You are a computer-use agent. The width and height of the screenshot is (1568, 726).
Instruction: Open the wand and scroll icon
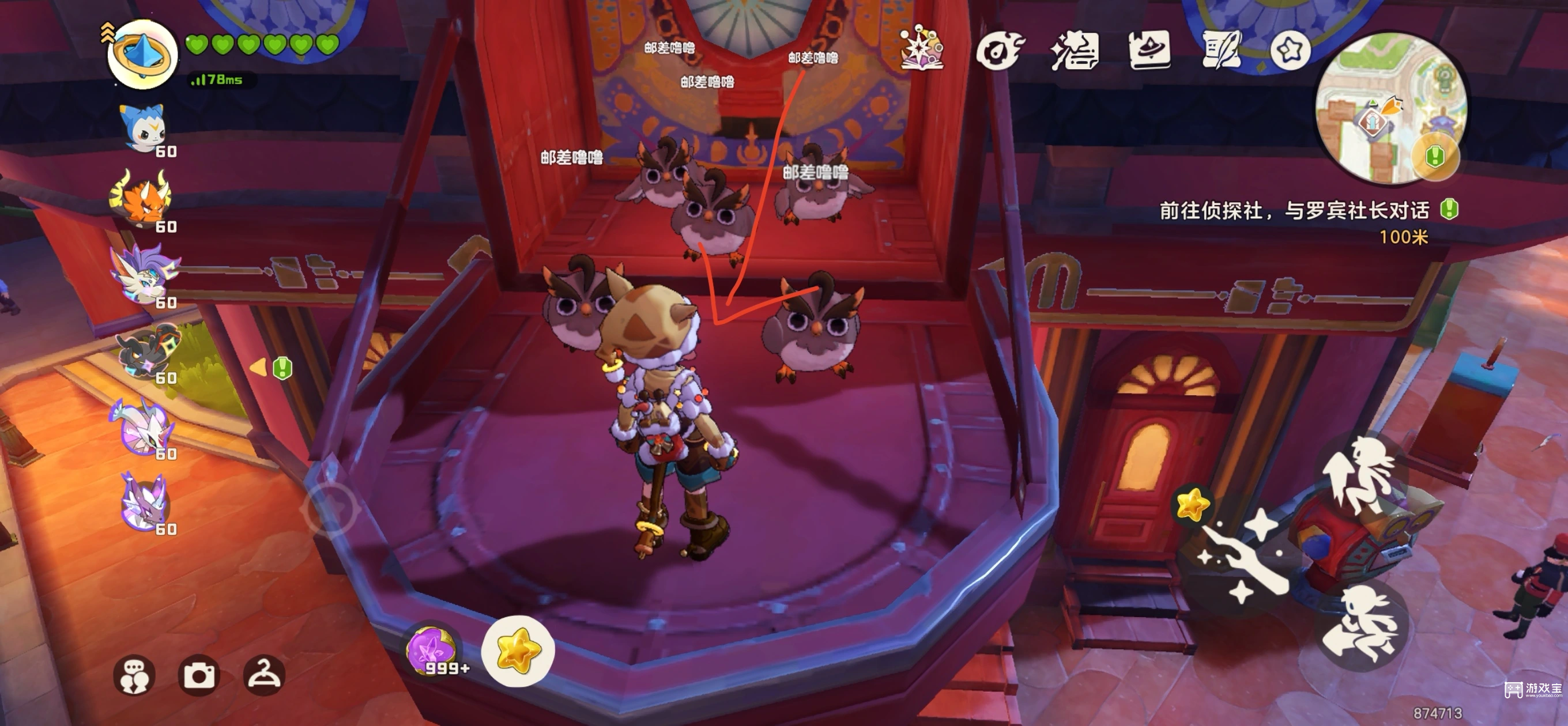pyautogui.click(x=1075, y=51)
